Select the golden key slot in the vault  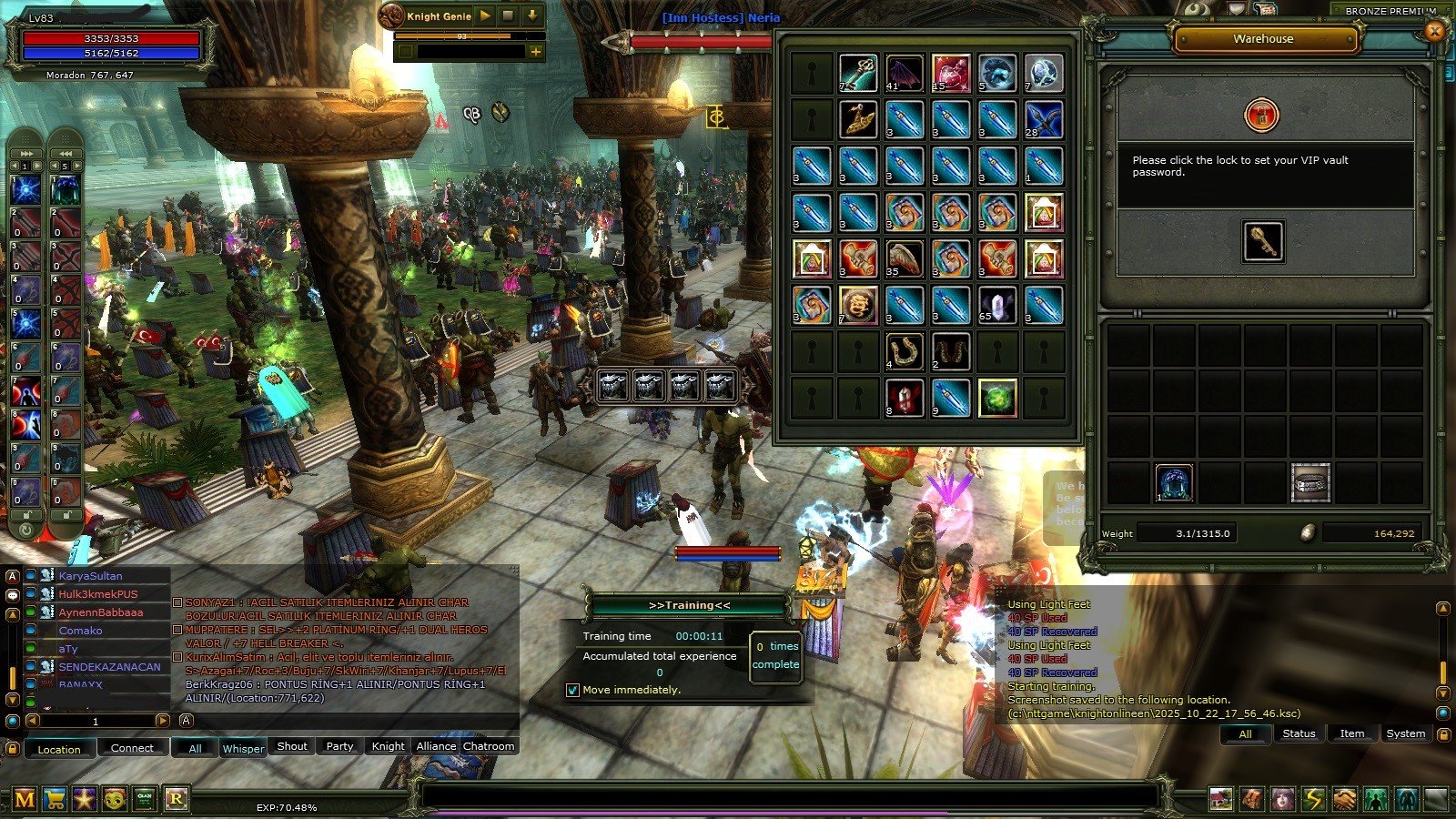(1263, 241)
